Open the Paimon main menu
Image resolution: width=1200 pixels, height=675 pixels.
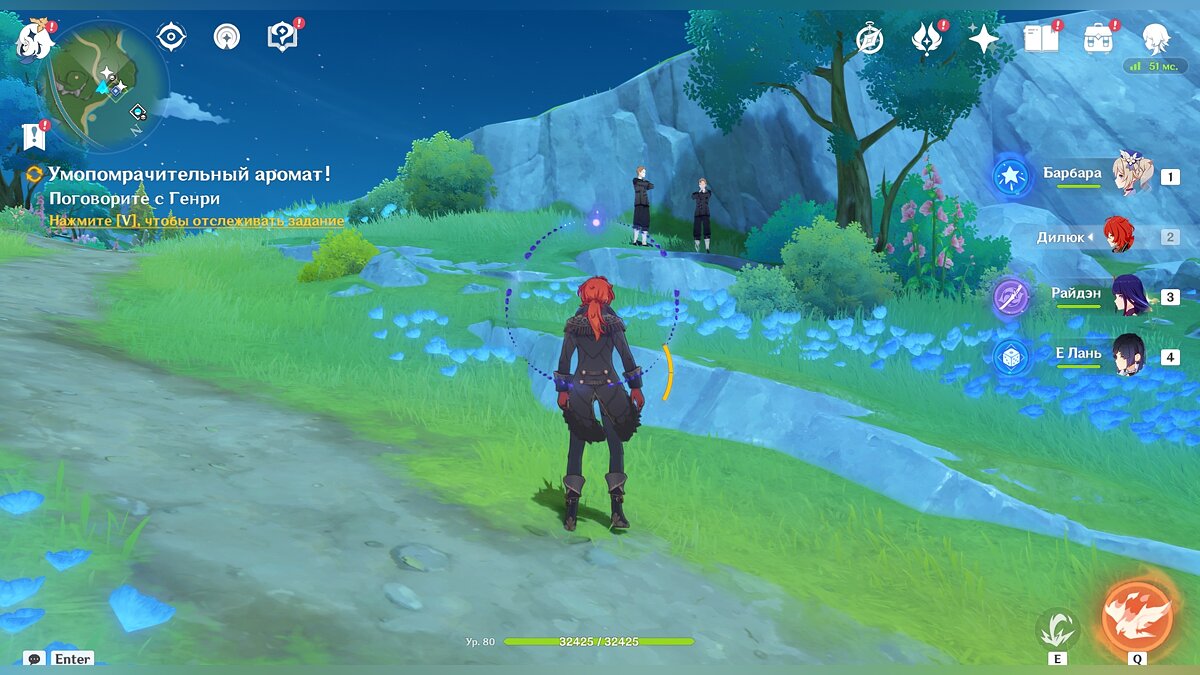pyautogui.click(x=33, y=40)
